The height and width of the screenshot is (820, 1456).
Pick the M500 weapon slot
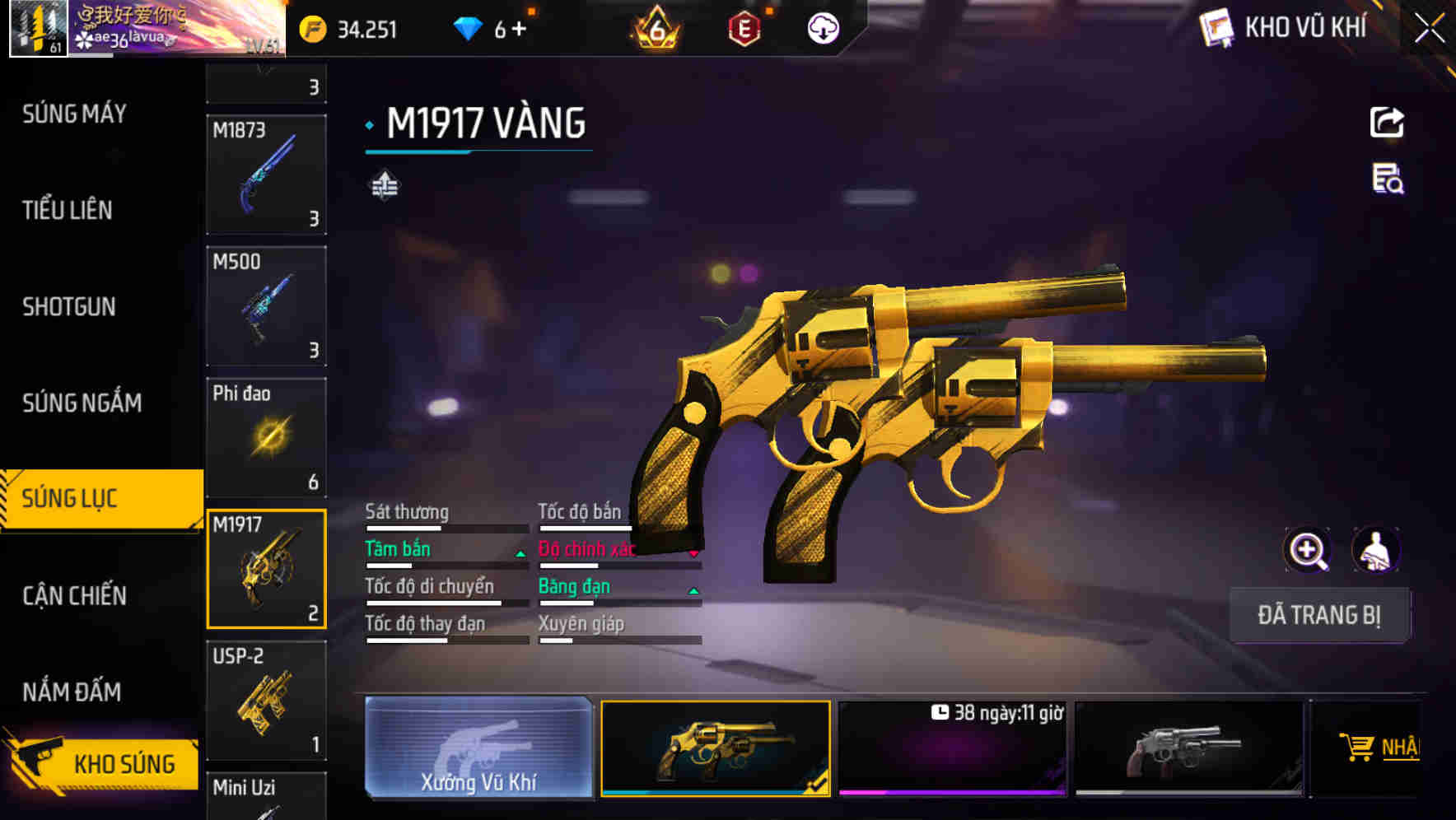(266, 306)
